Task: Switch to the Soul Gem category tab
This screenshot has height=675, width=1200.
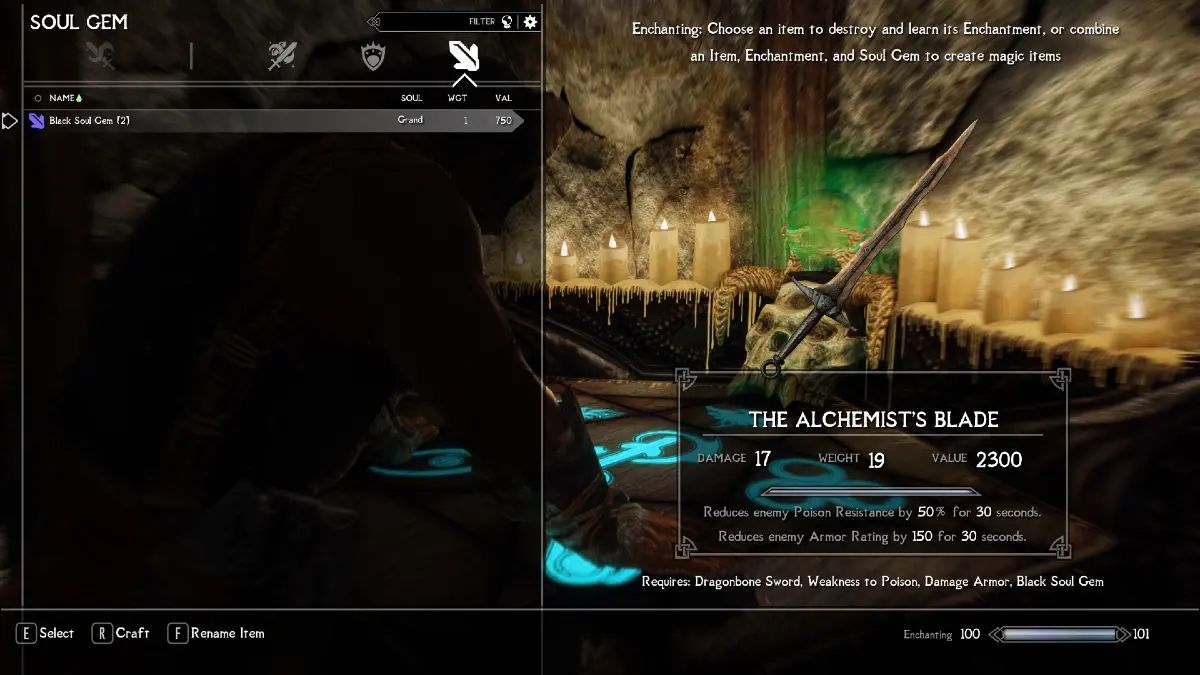Action: (464, 56)
